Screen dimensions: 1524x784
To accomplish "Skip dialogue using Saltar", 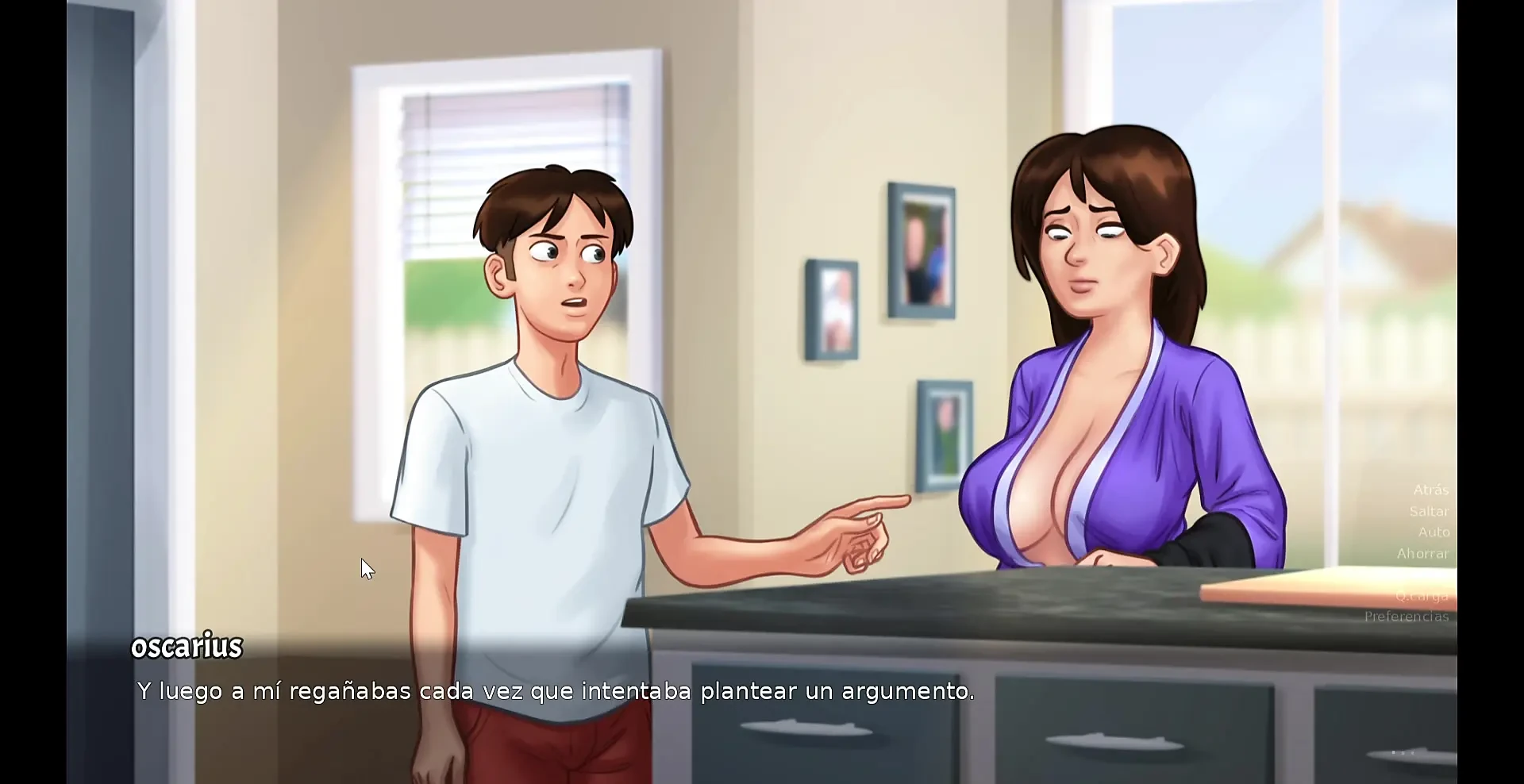I will coord(1429,512).
